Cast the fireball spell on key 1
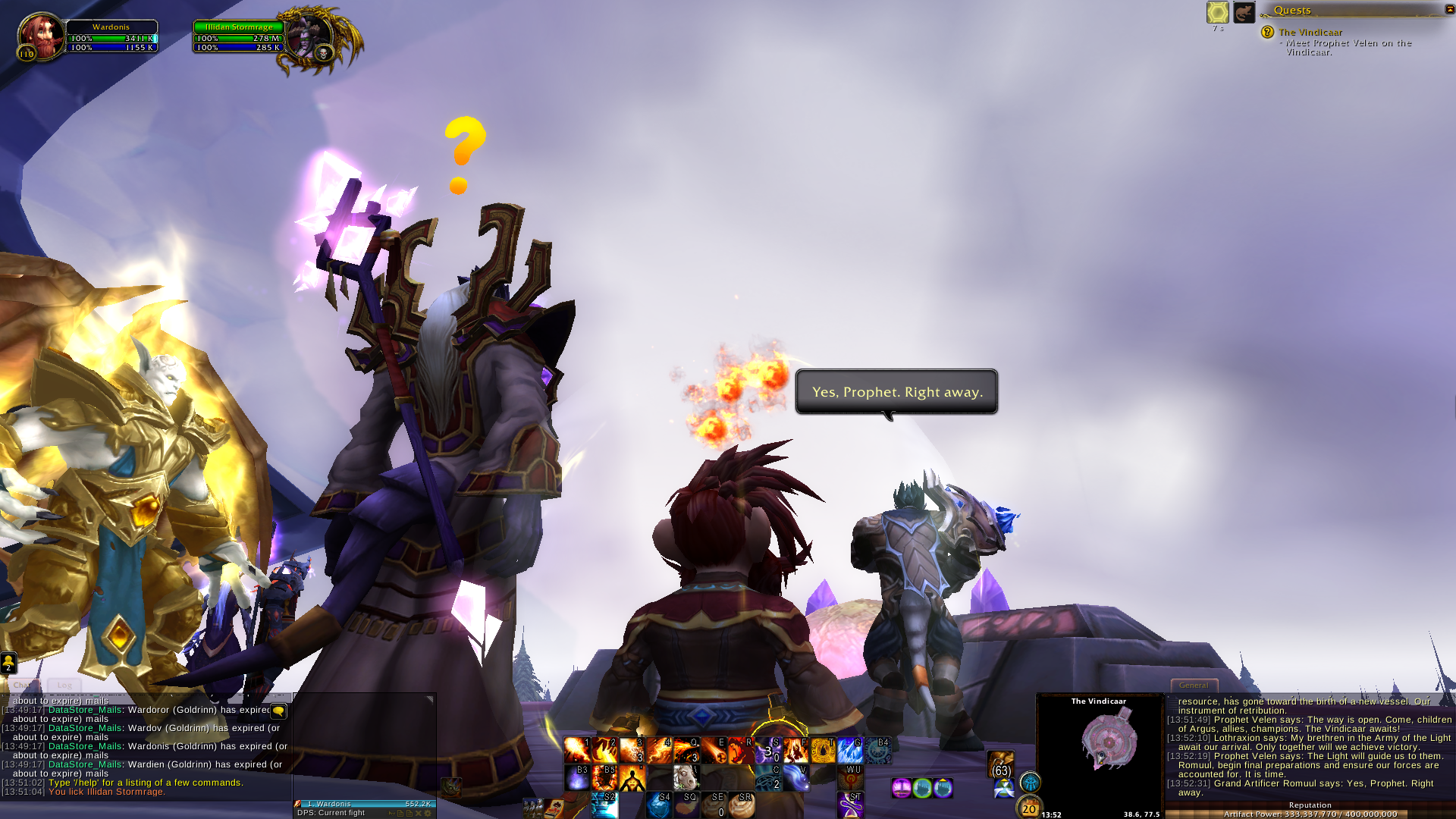 577,750
